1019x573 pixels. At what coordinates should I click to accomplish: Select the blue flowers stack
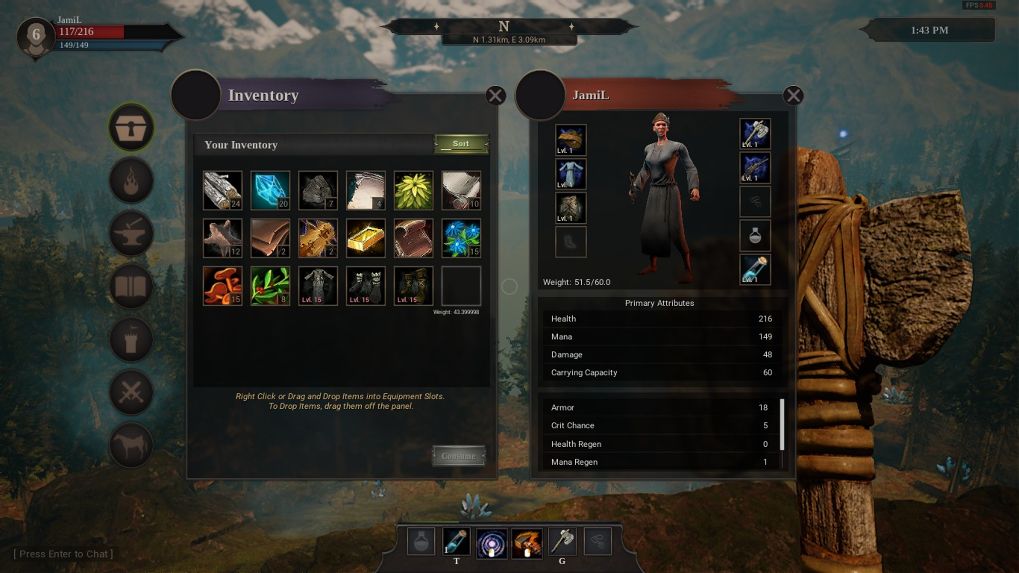pos(461,238)
